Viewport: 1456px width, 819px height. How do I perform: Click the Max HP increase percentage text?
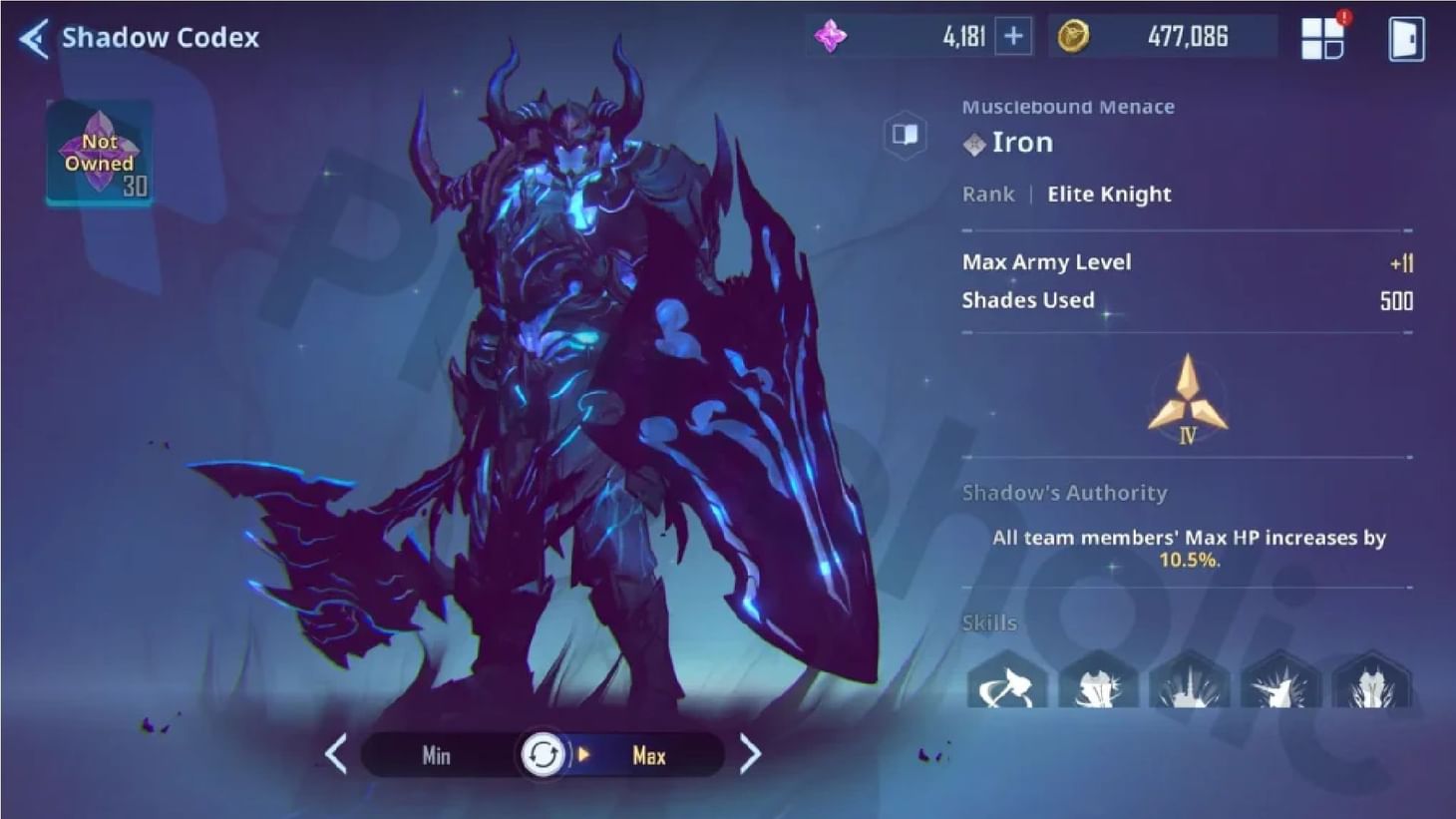coord(1189,561)
